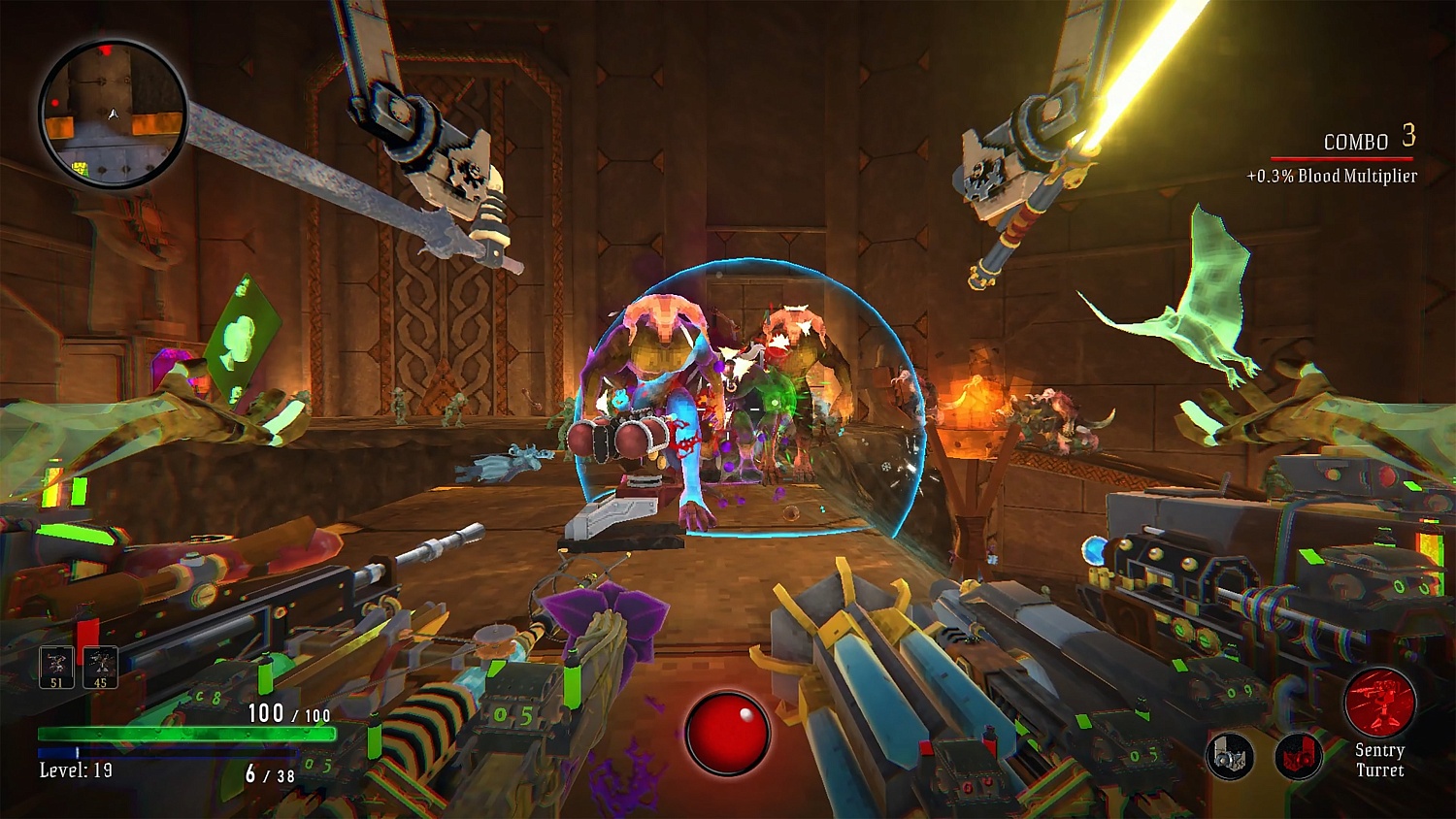This screenshot has width=1456, height=819.
Task: Select the small red weapon icon
Action: coord(1298,756)
